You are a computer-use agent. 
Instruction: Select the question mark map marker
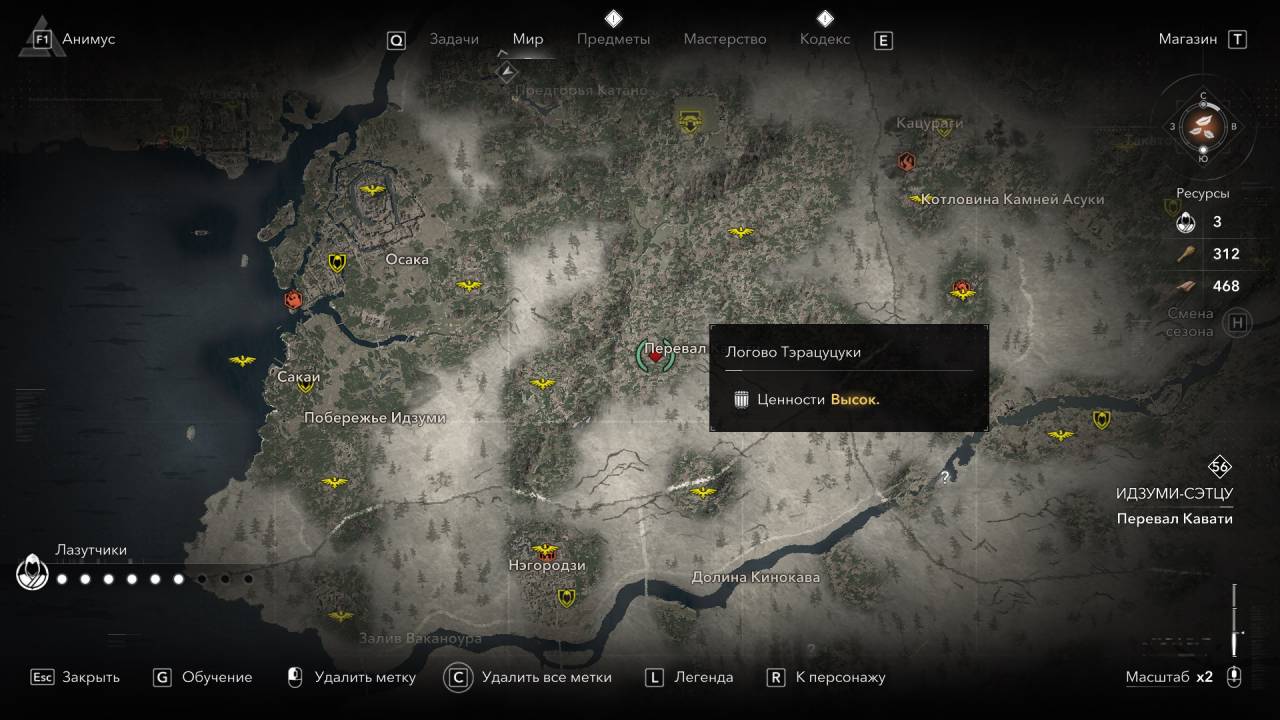click(x=945, y=478)
